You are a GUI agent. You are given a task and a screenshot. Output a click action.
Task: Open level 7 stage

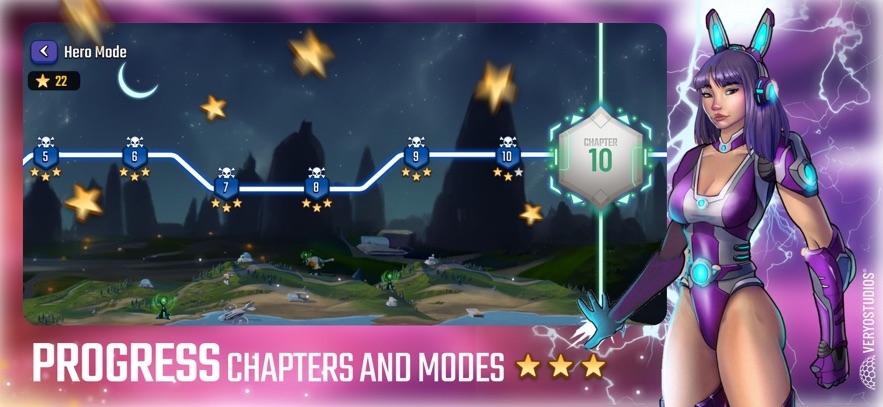coord(226,187)
